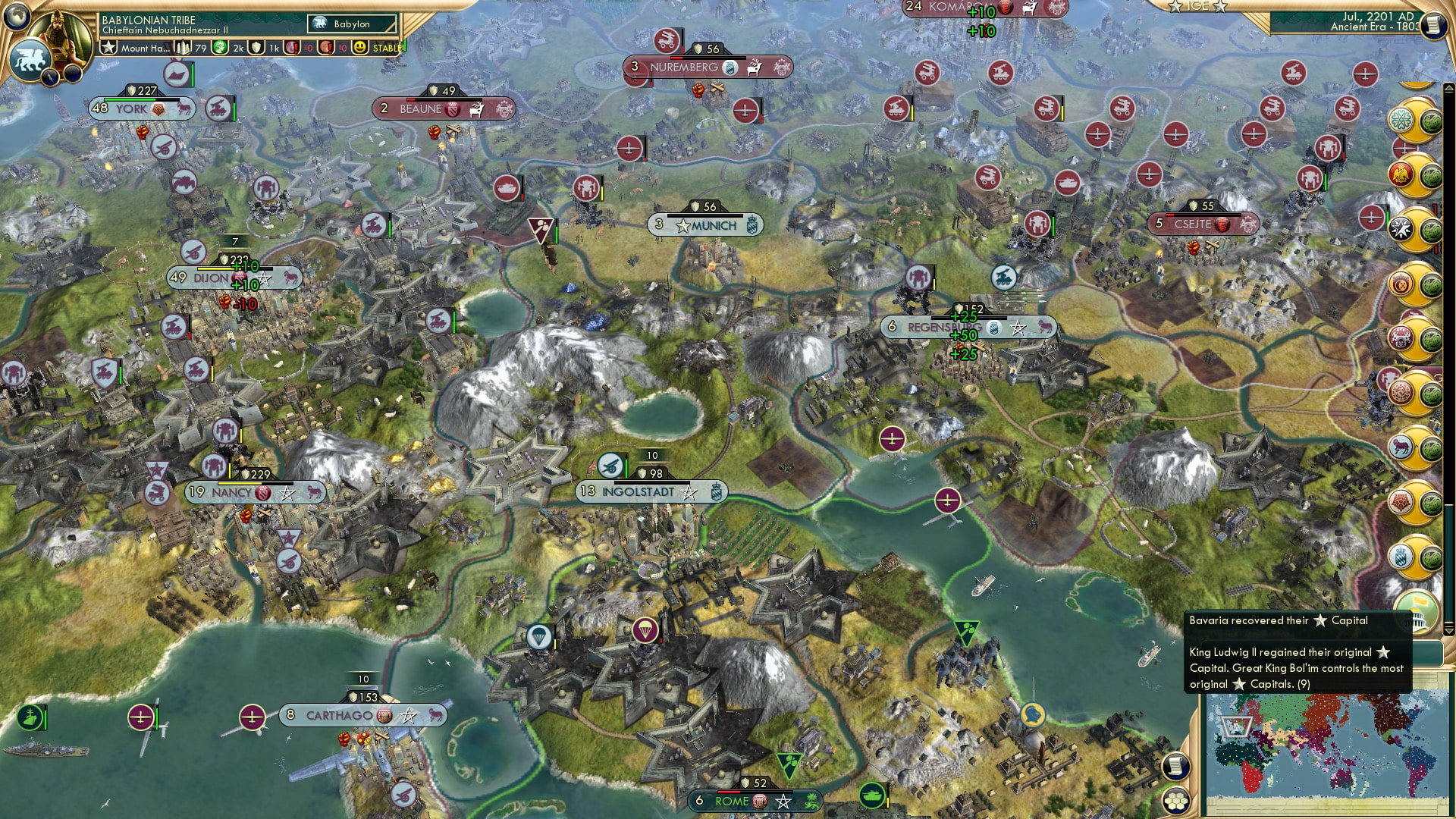Click the down arrow below the Colosseum notification
This screenshot has width=1456, height=819.
click(x=1448, y=629)
